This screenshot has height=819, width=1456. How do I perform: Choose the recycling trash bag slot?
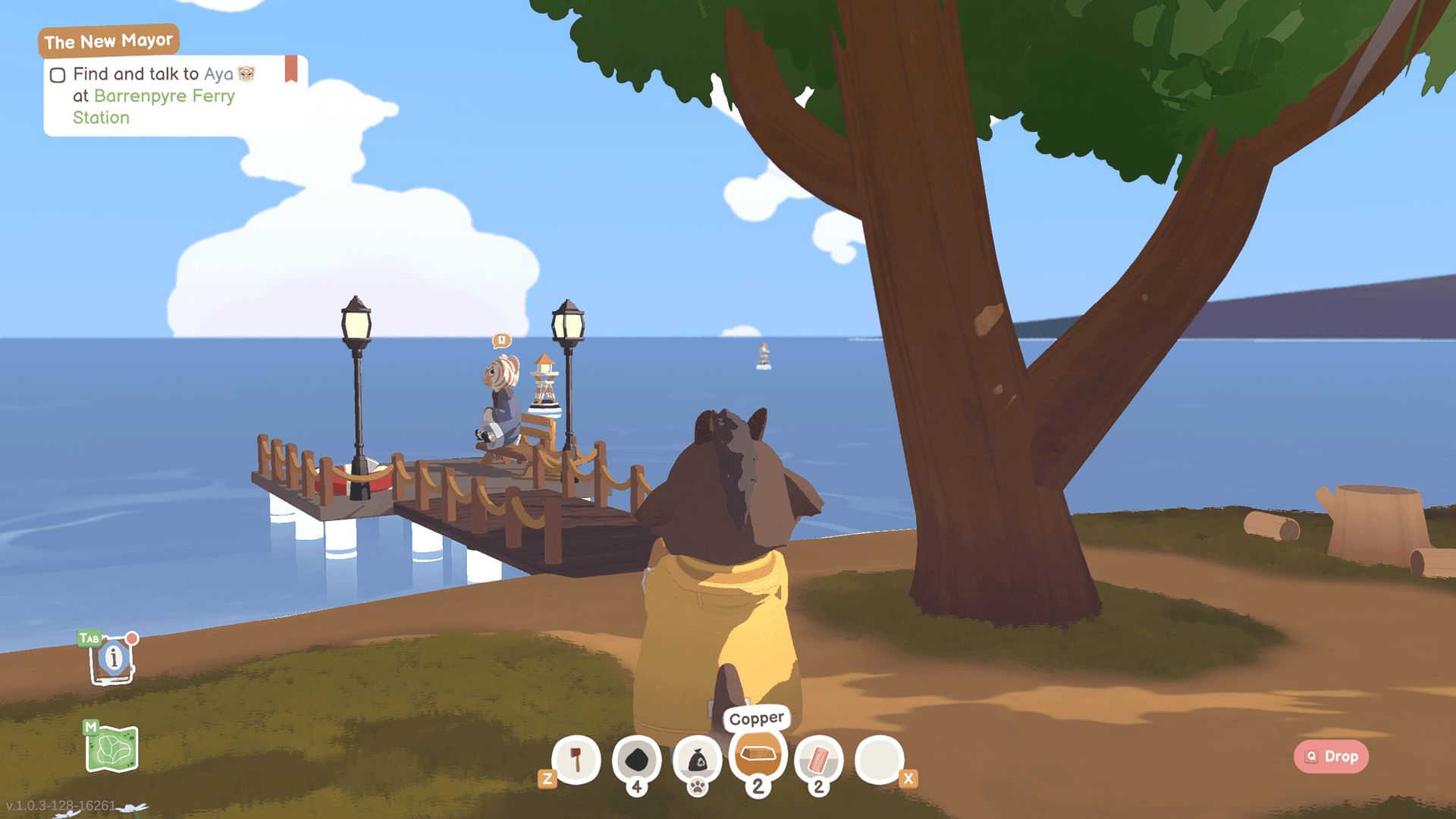tap(697, 759)
